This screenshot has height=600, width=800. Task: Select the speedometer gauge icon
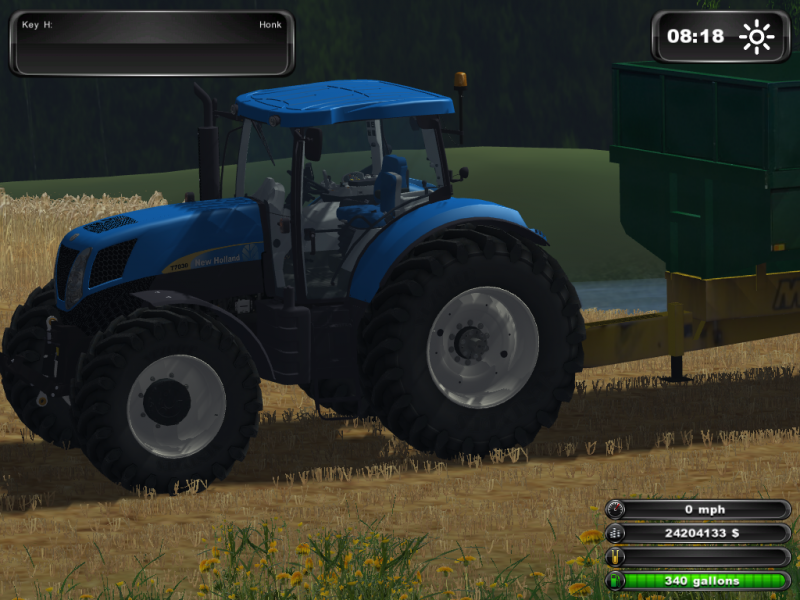pyautogui.click(x=614, y=510)
